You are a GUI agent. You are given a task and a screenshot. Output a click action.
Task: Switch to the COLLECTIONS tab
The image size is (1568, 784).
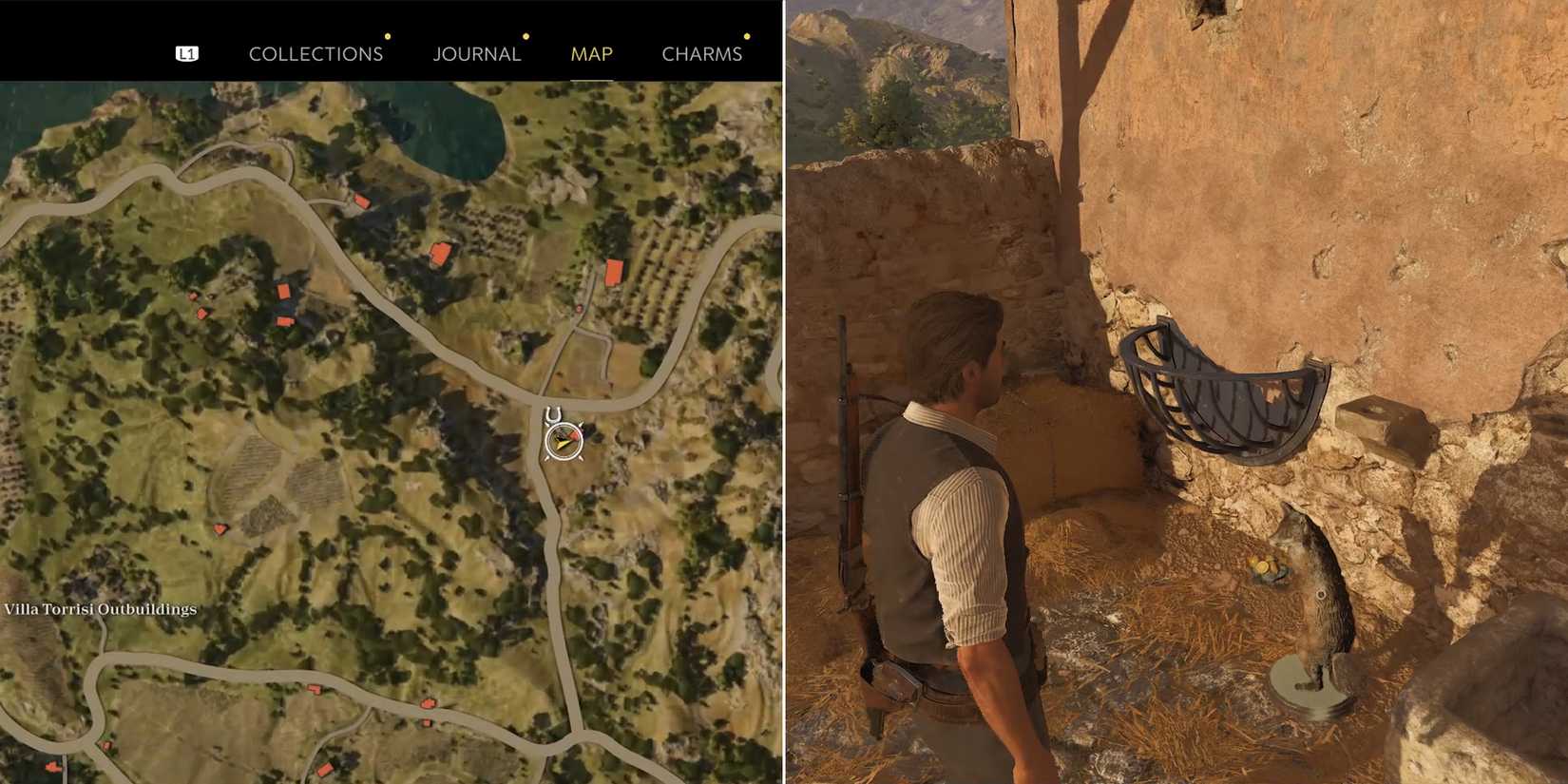(316, 53)
